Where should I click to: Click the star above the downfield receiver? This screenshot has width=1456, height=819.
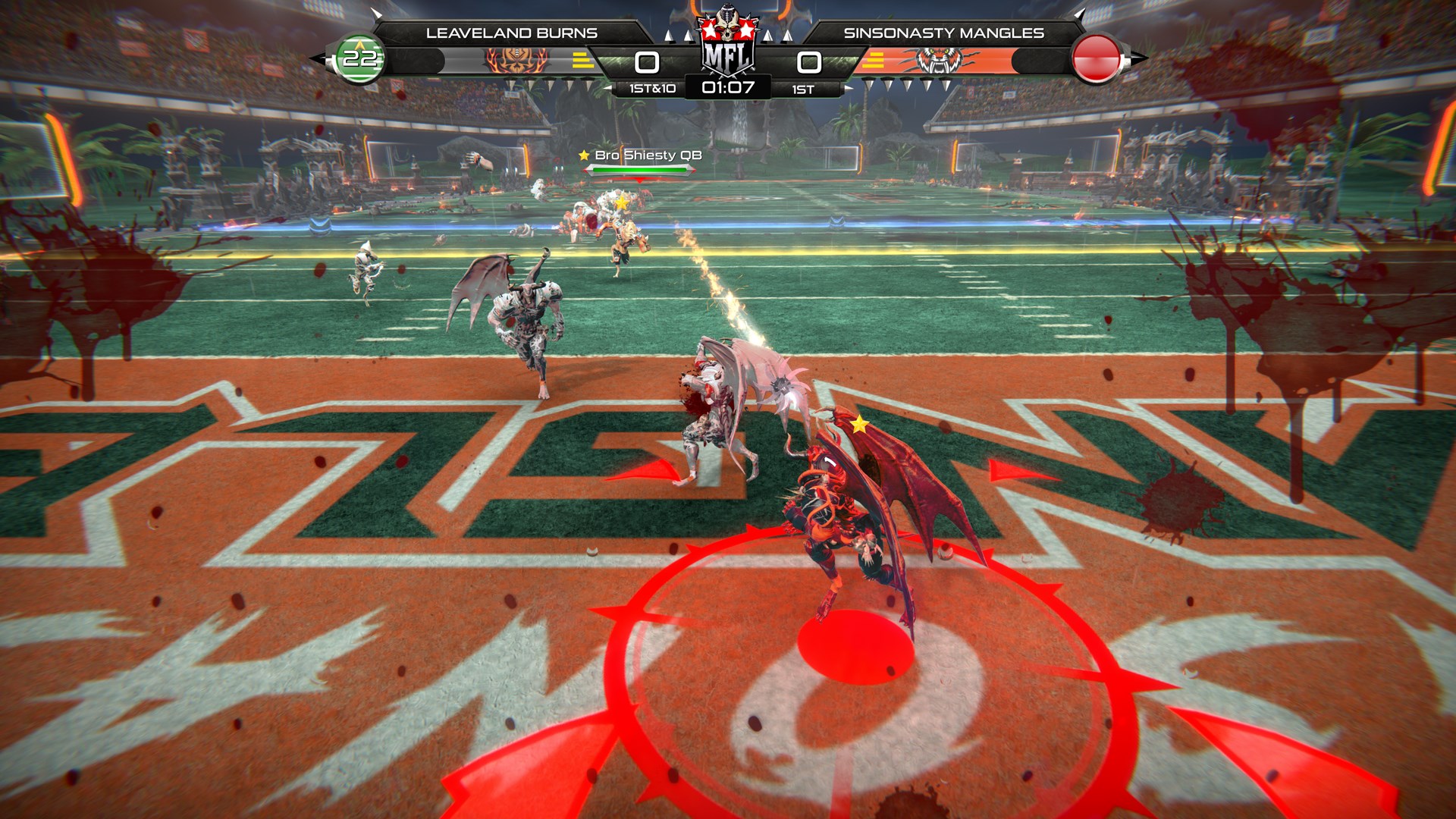pos(622,202)
